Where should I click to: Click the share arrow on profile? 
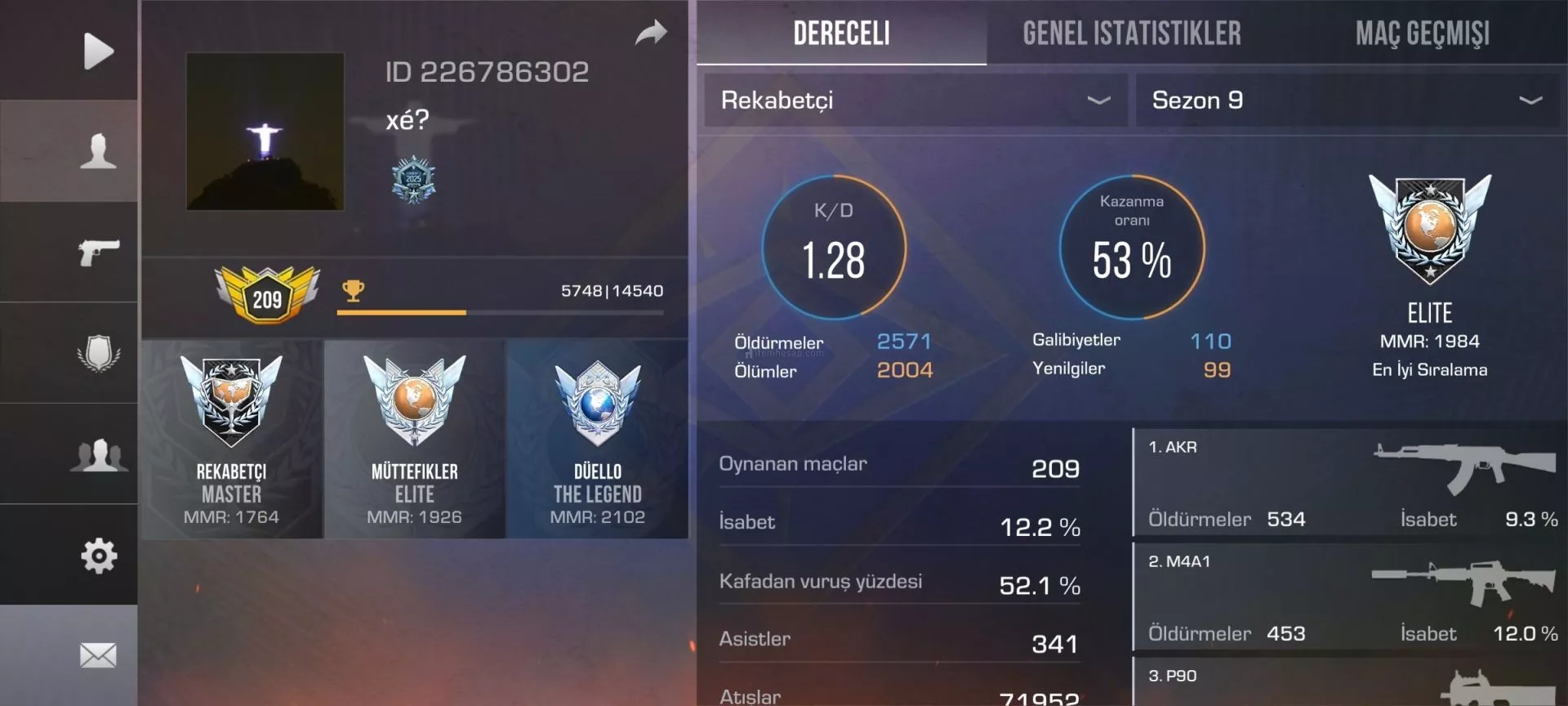point(651,34)
